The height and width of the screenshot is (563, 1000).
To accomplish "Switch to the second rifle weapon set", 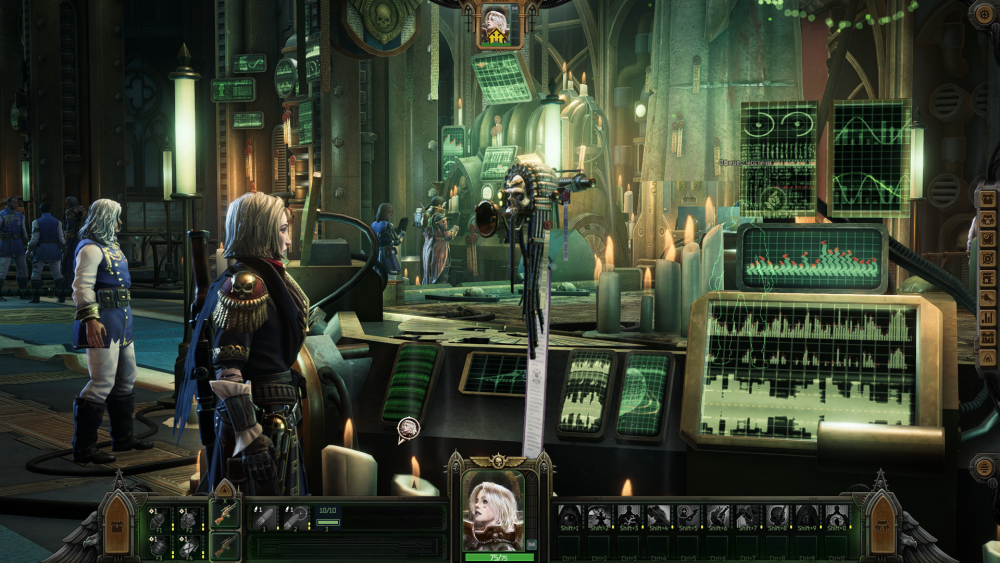I will click(x=224, y=546).
